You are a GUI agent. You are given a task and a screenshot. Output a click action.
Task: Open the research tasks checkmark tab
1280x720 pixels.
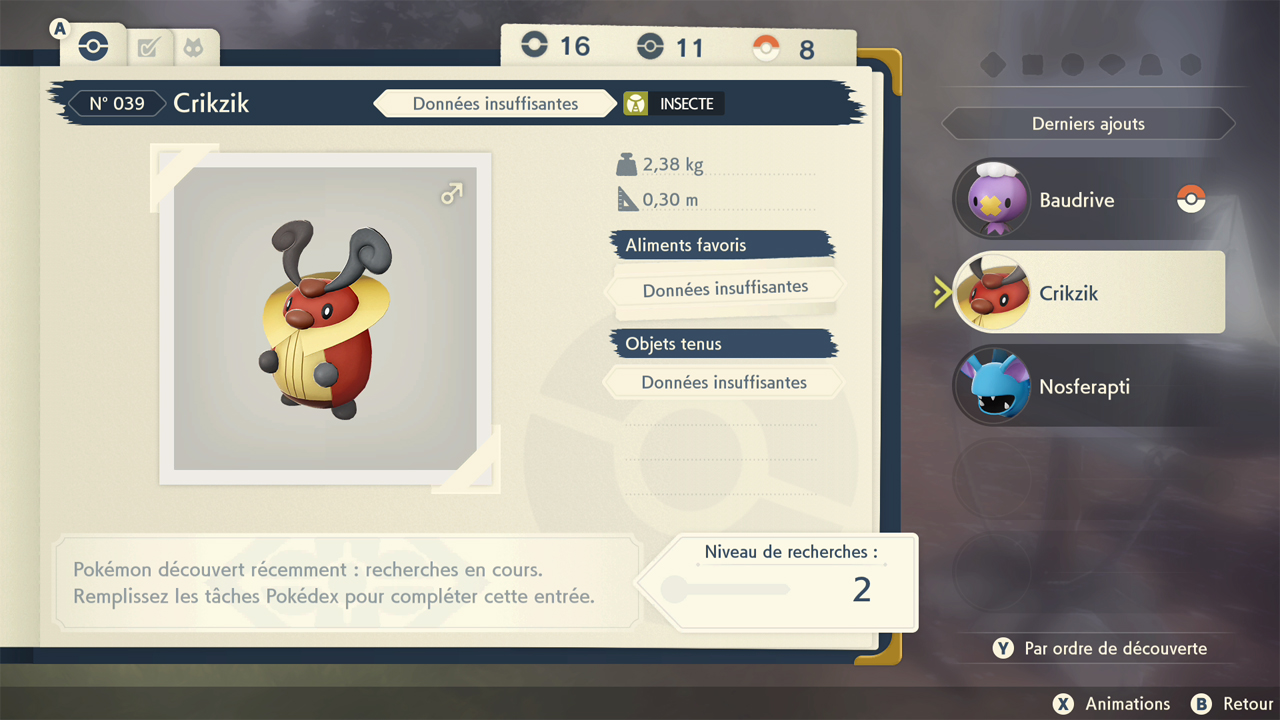click(148, 47)
